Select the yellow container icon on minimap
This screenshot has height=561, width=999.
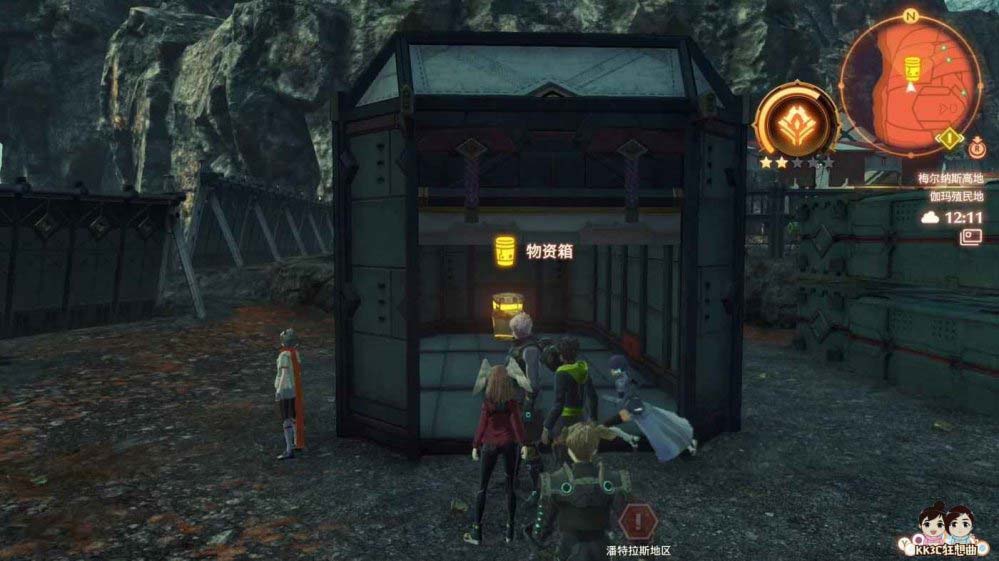911,69
